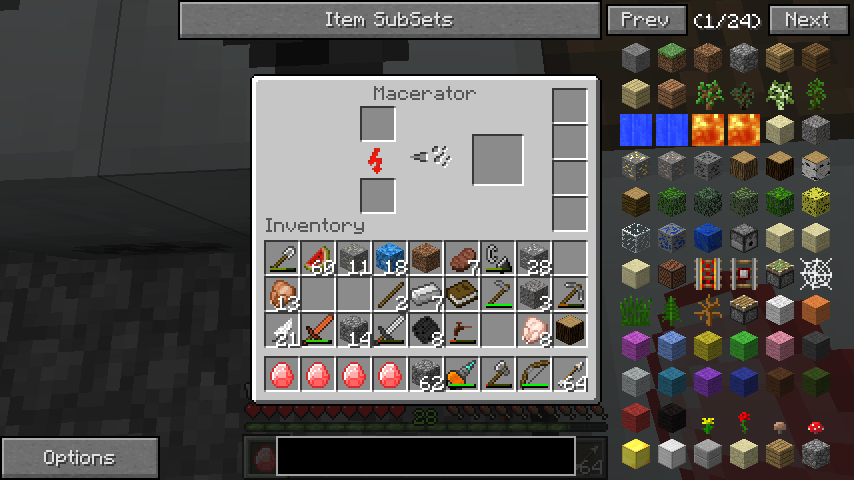This screenshot has width=854, height=480.
Task: Pick up the dirt block slot
Action: [426, 259]
